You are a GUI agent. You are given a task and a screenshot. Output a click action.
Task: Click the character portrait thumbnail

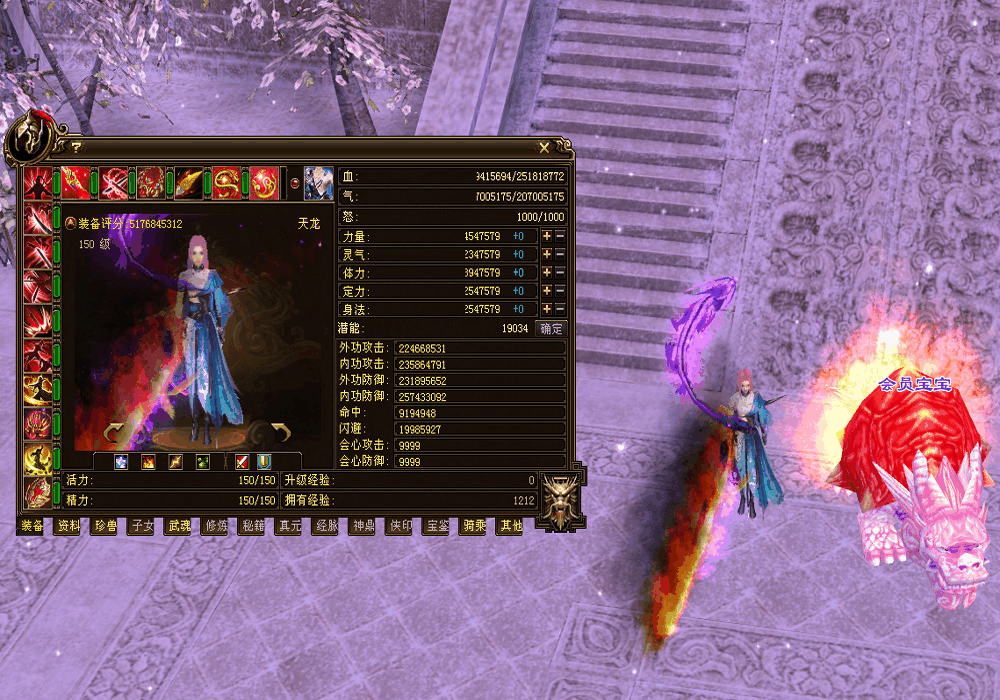pyautogui.click(x=318, y=183)
